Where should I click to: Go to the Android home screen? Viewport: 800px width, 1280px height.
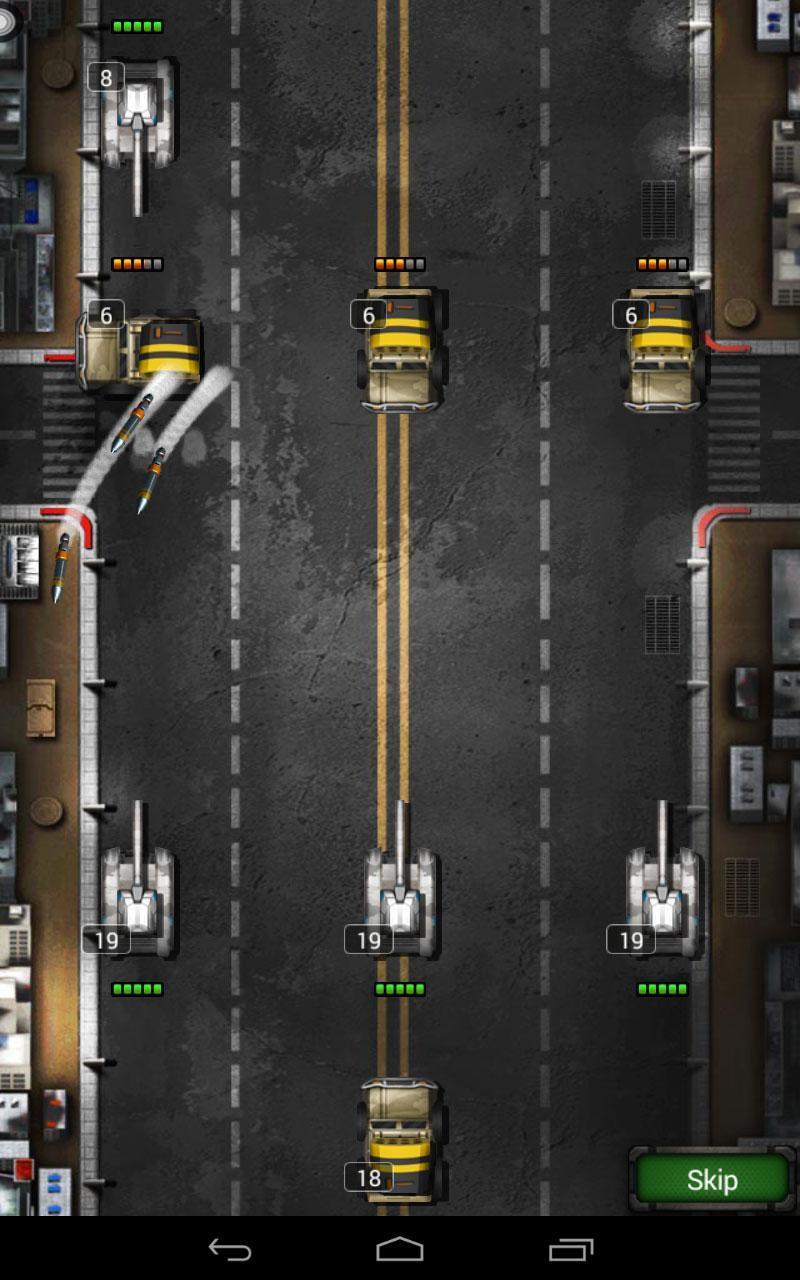pyautogui.click(x=400, y=1249)
